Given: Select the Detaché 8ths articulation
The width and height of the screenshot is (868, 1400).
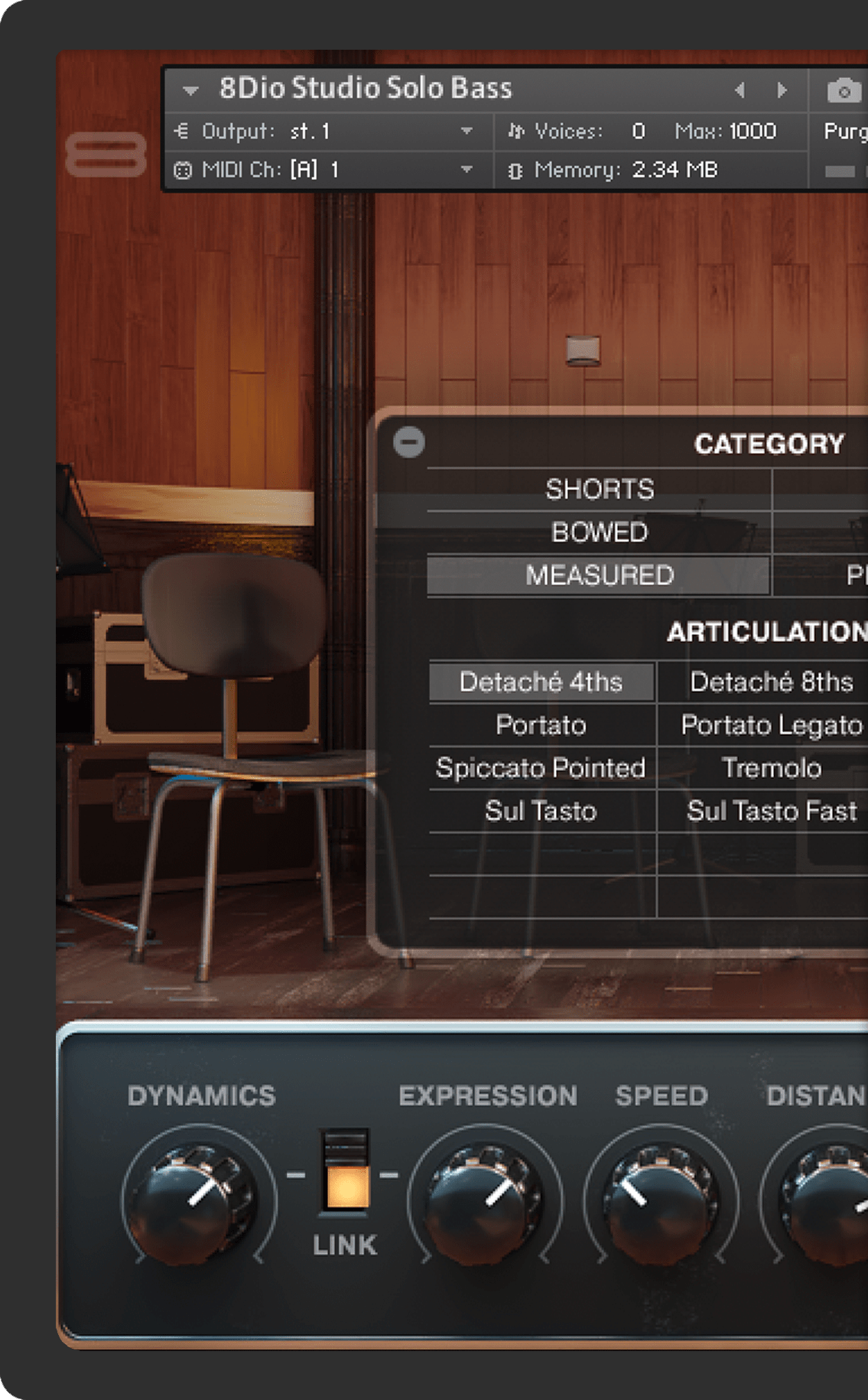Looking at the screenshot, I should [x=771, y=682].
